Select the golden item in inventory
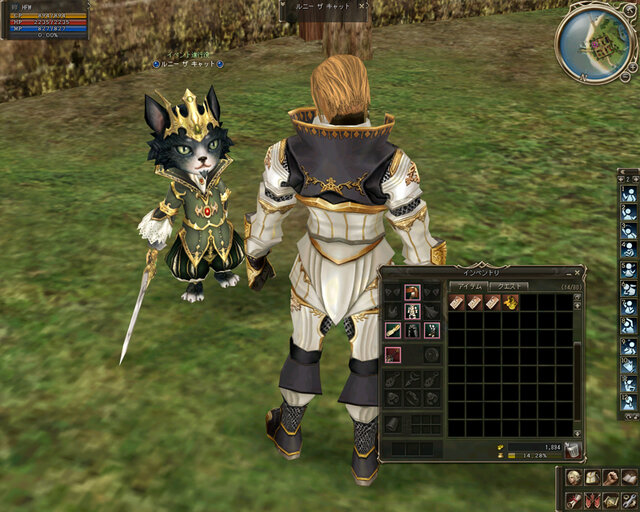 pyautogui.click(x=511, y=302)
